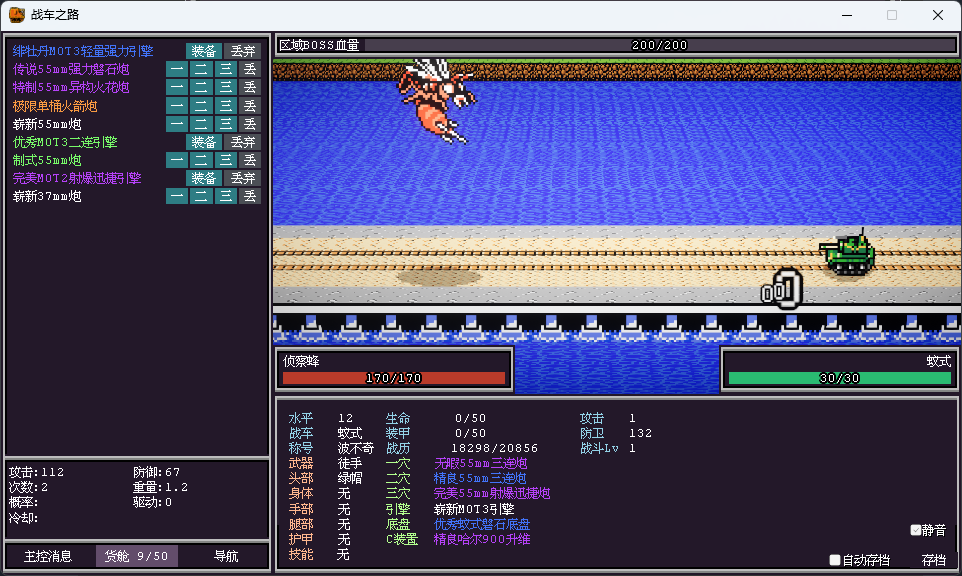Mount 传说55mm强力磐石炮 in slot 一
Screen dimensions: 962x576
(x=176, y=69)
